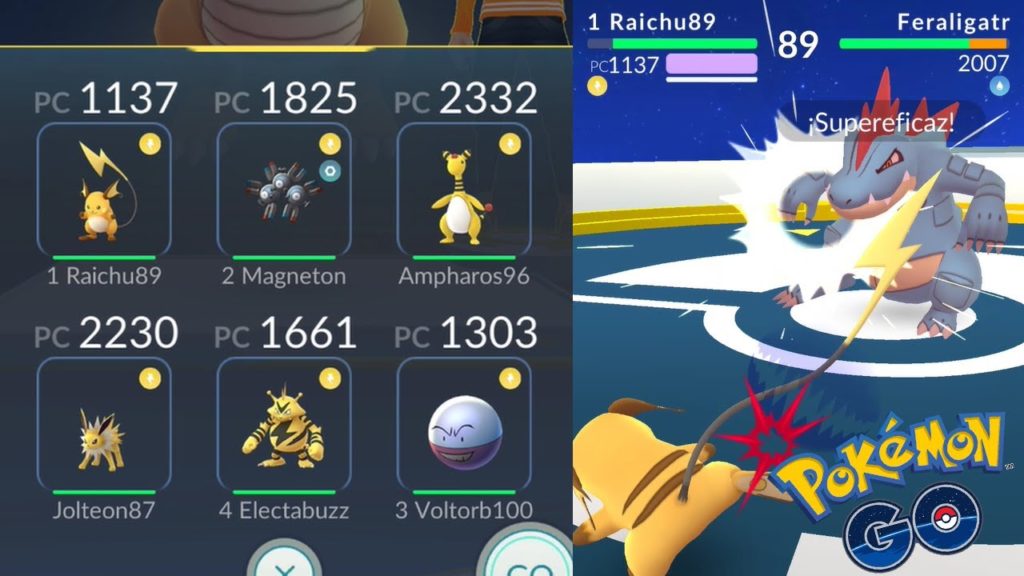The height and width of the screenshot is (576, 1024).
Task: Choose the Magneton team slot
Action: point(284,190)
